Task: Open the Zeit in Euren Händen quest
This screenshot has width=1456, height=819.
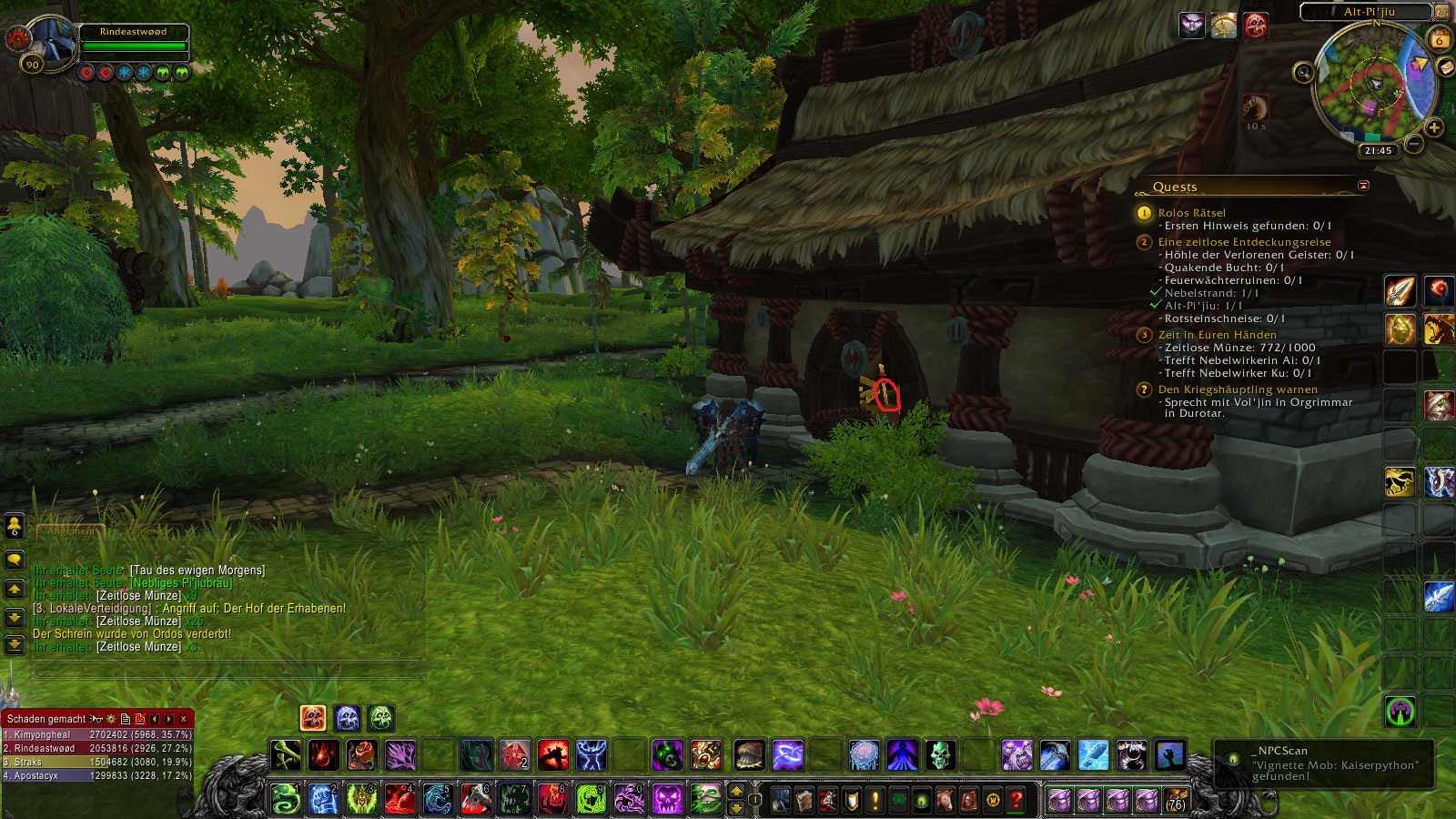Action: (x=1217, y=335)
